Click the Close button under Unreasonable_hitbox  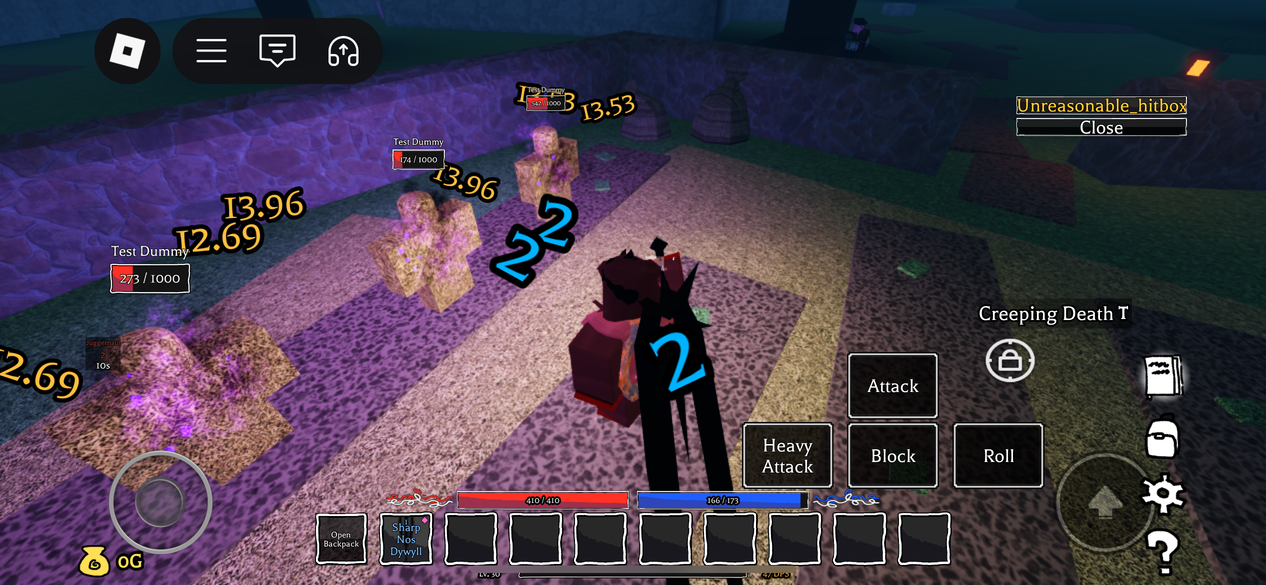1101,127
